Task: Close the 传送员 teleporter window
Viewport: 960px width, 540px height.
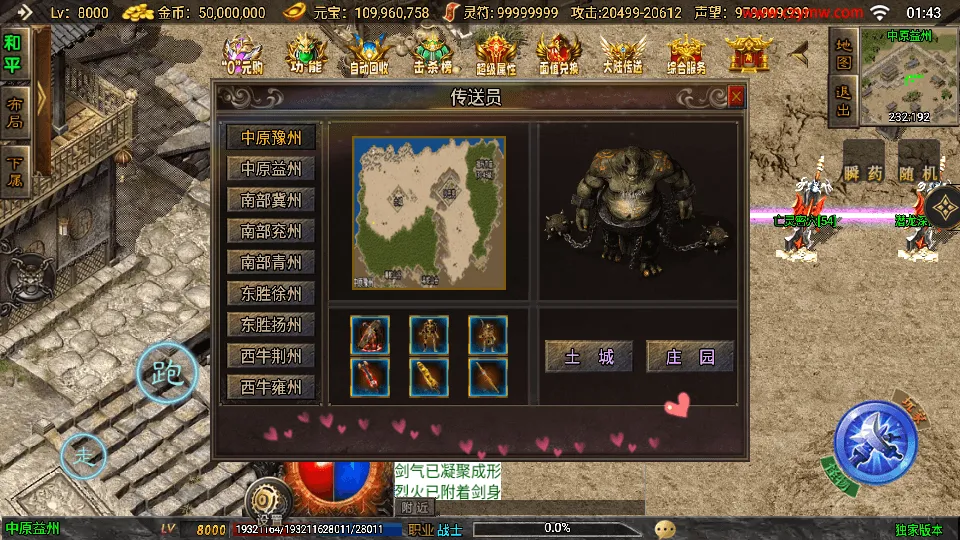Action: pos(736,97)
